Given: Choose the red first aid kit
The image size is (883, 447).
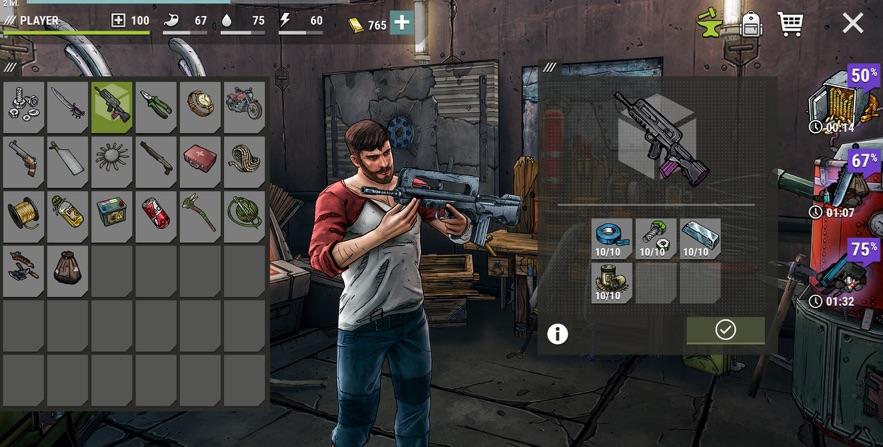Looking at the screenshot, I should coord(200,159).
